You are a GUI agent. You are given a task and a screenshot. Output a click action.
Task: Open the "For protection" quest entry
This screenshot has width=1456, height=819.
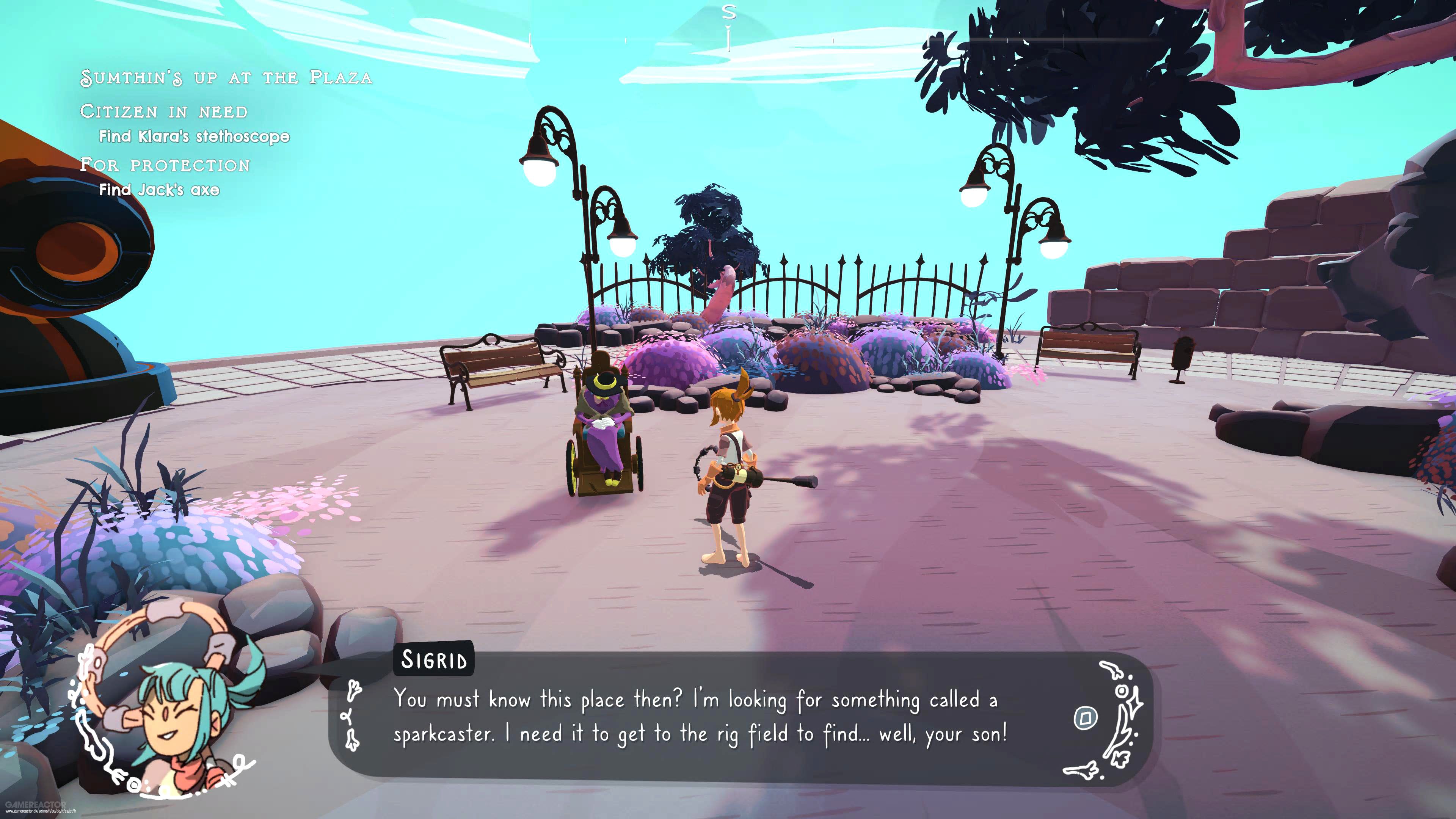click(165, 165)
